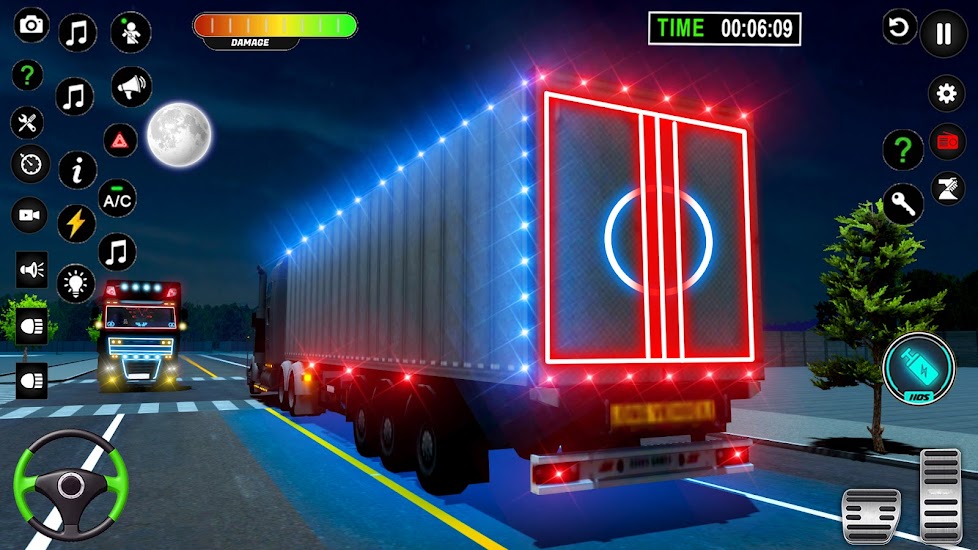Open the wrench and screwdriver repair icon
Viewport: 978px width, 550px height.
tap(27, 122)
